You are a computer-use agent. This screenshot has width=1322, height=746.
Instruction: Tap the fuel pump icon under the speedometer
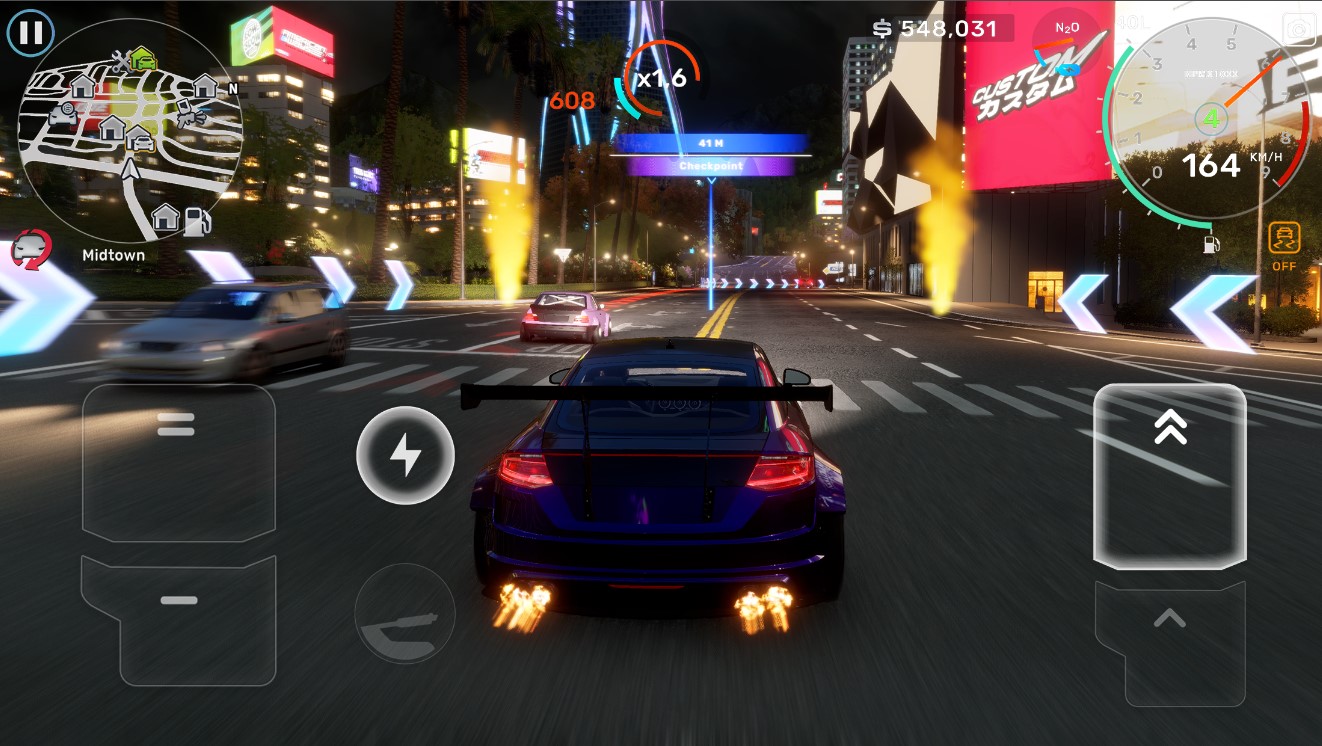tap(1210, 245)
